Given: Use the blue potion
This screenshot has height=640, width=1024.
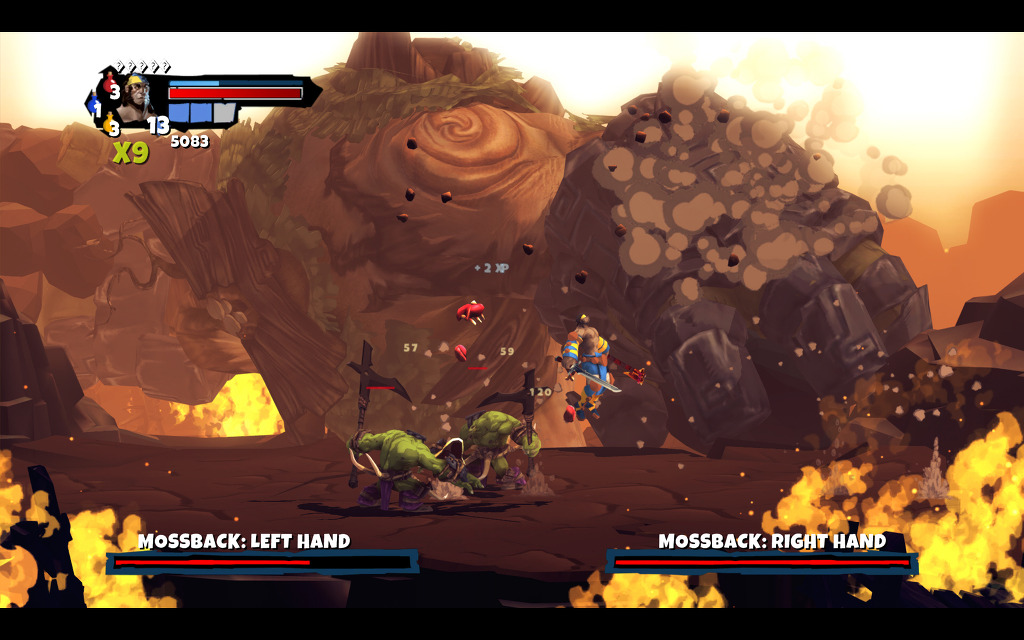Looking at the screenshot, I should [95, 104].
